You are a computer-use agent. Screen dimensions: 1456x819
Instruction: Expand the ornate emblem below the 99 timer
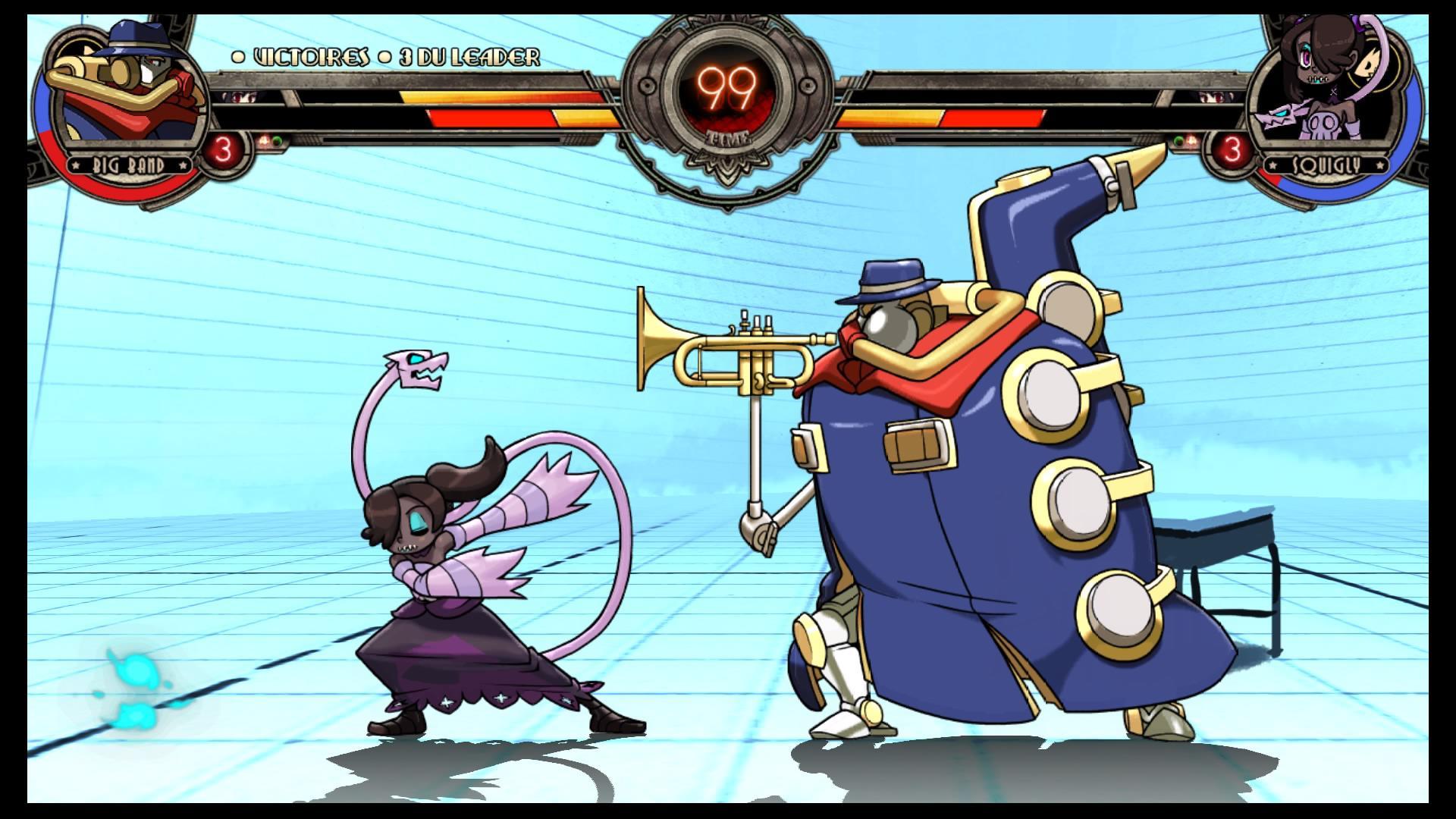(728, 163)
